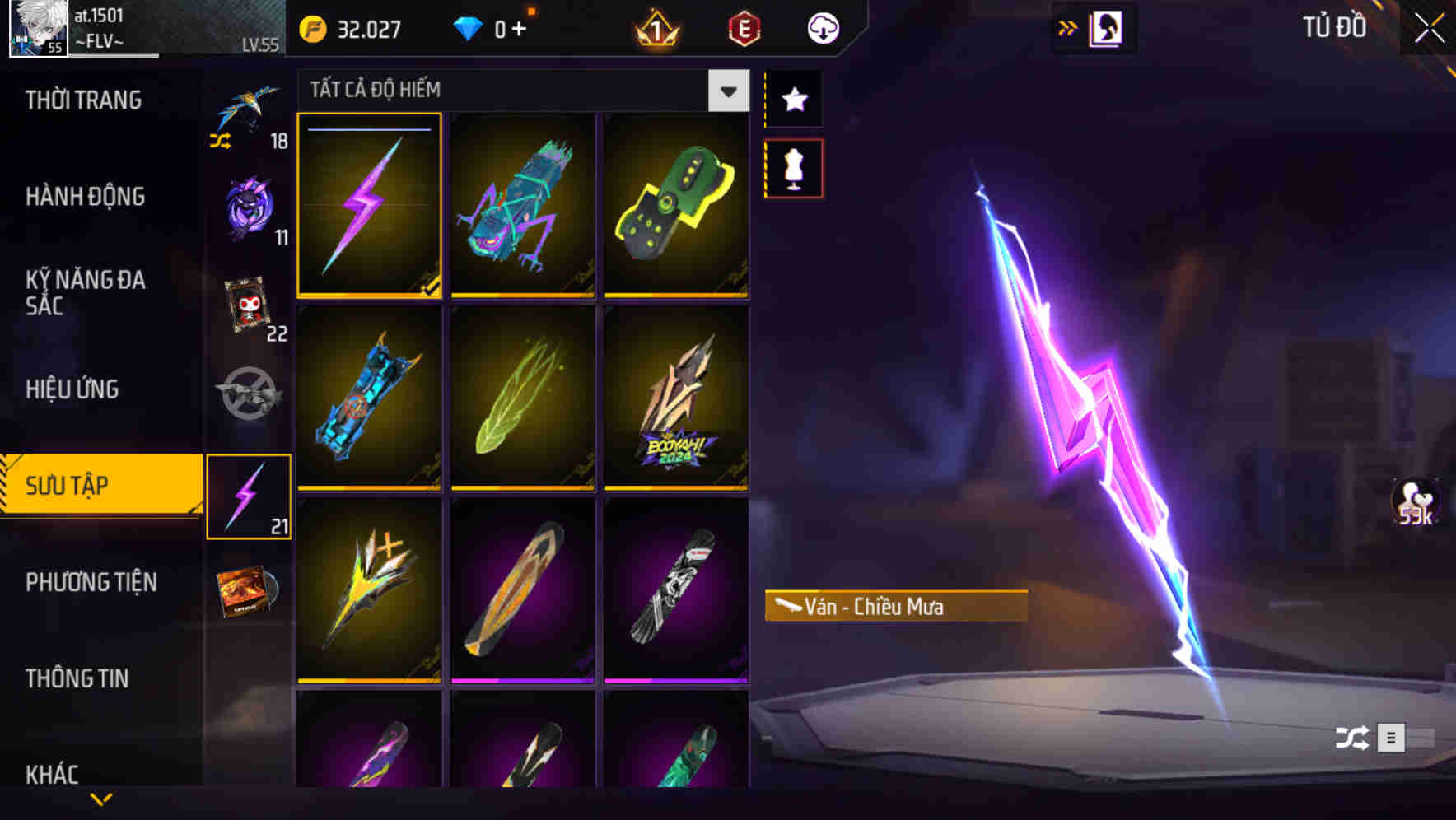
Task: Click the cloud download icon in top bar
Action: 822,27
